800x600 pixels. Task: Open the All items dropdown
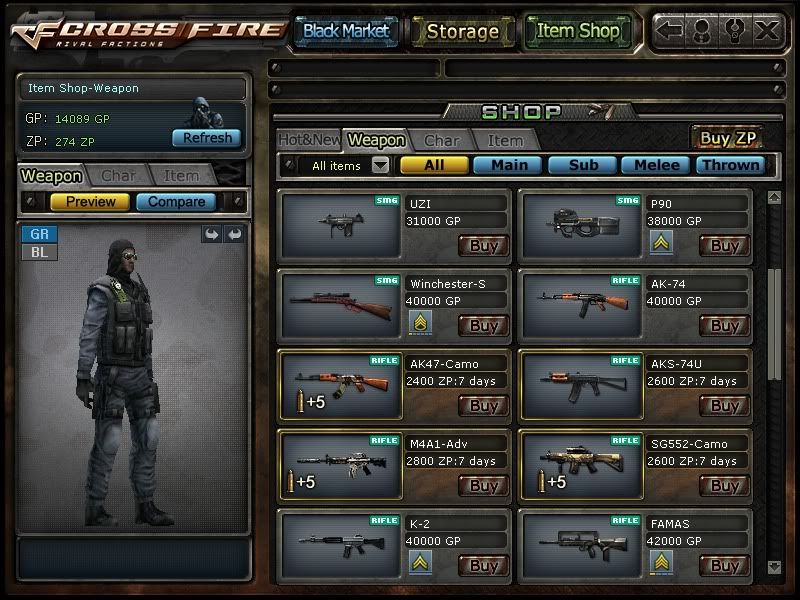[x=381, y=165]
